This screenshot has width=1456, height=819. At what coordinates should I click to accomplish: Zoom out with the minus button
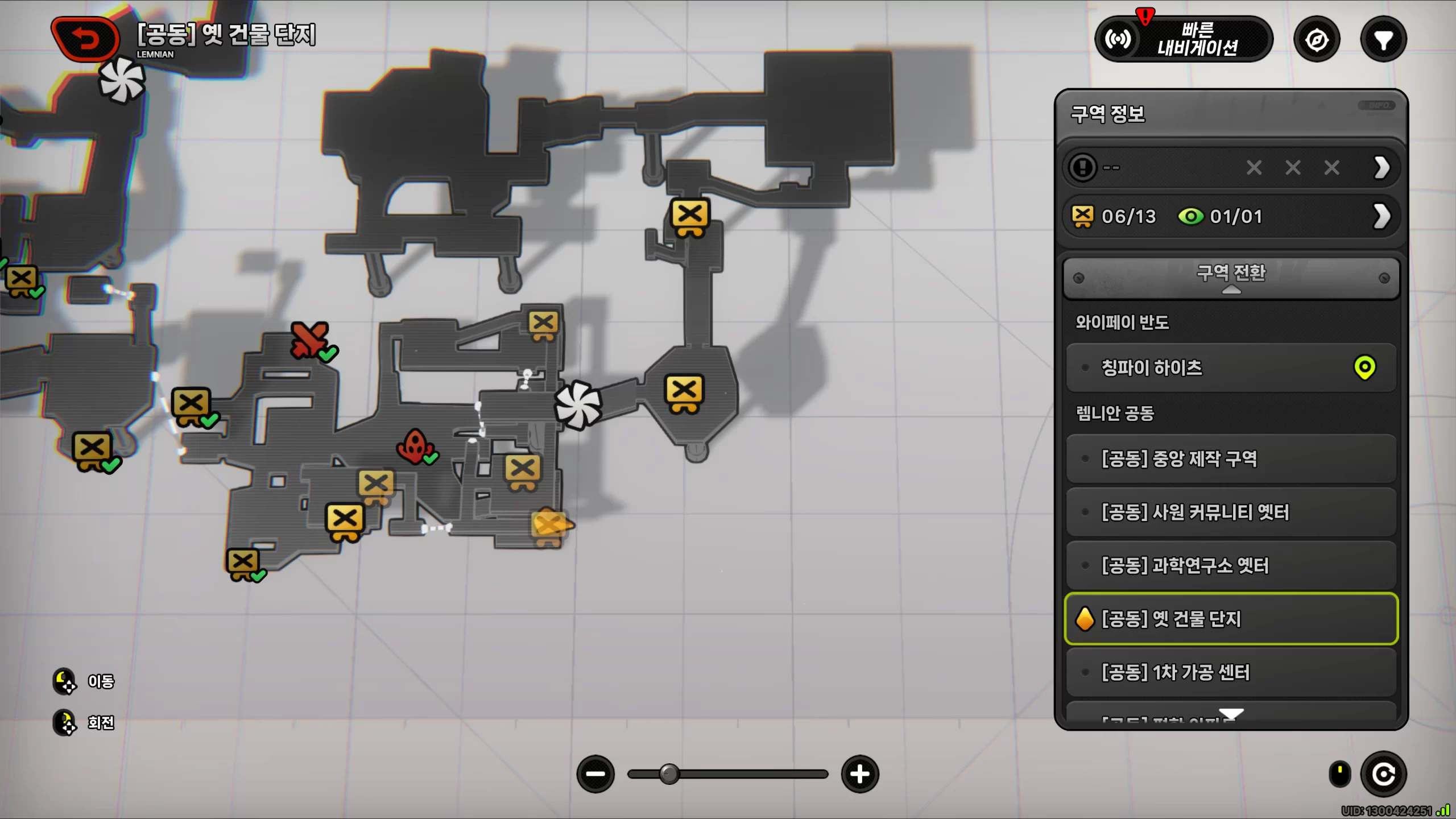(x=595, y=774)
